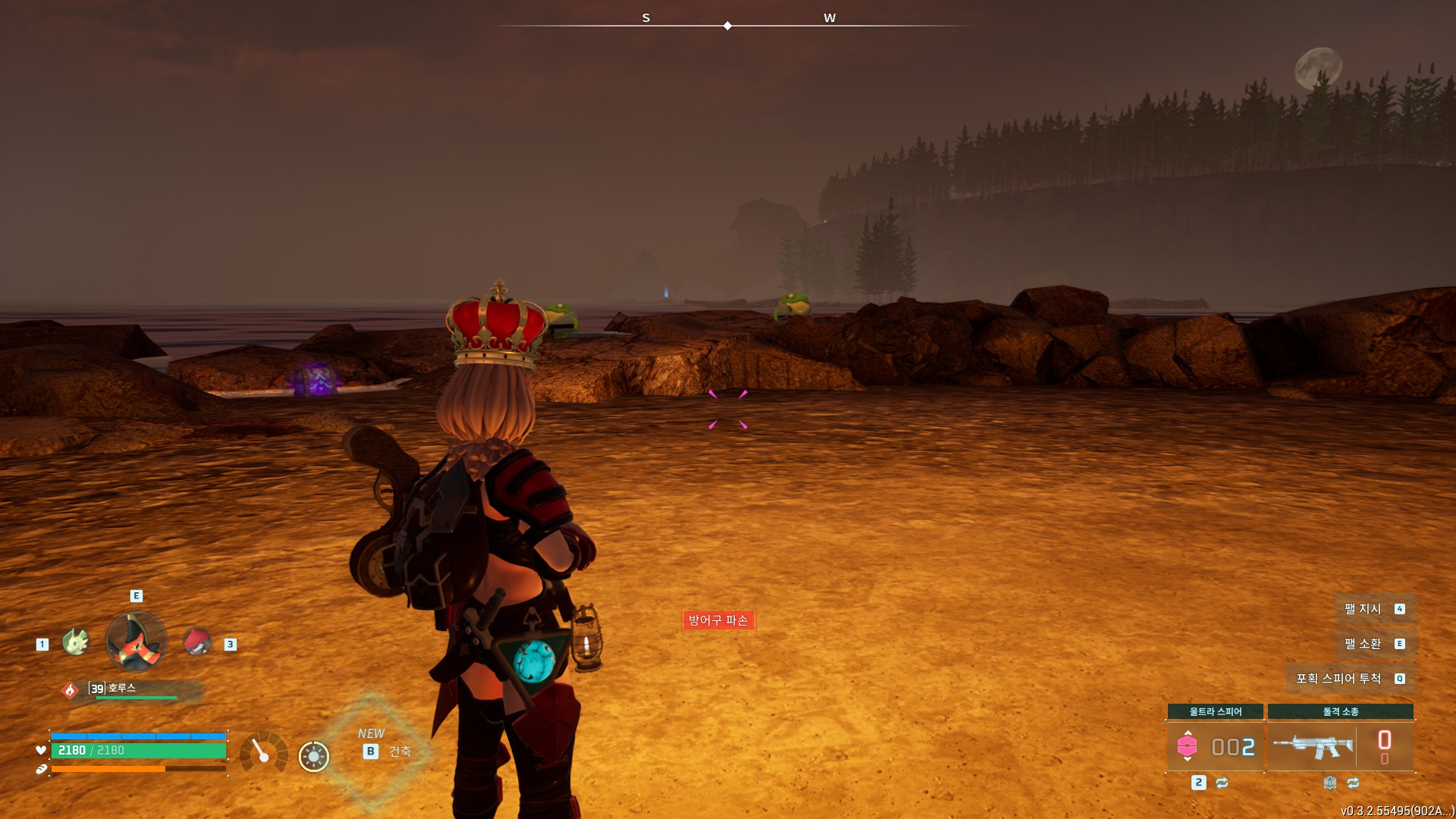Click the 포획 스피어 투척 throw label
1456x819 pixels.
1338,679
